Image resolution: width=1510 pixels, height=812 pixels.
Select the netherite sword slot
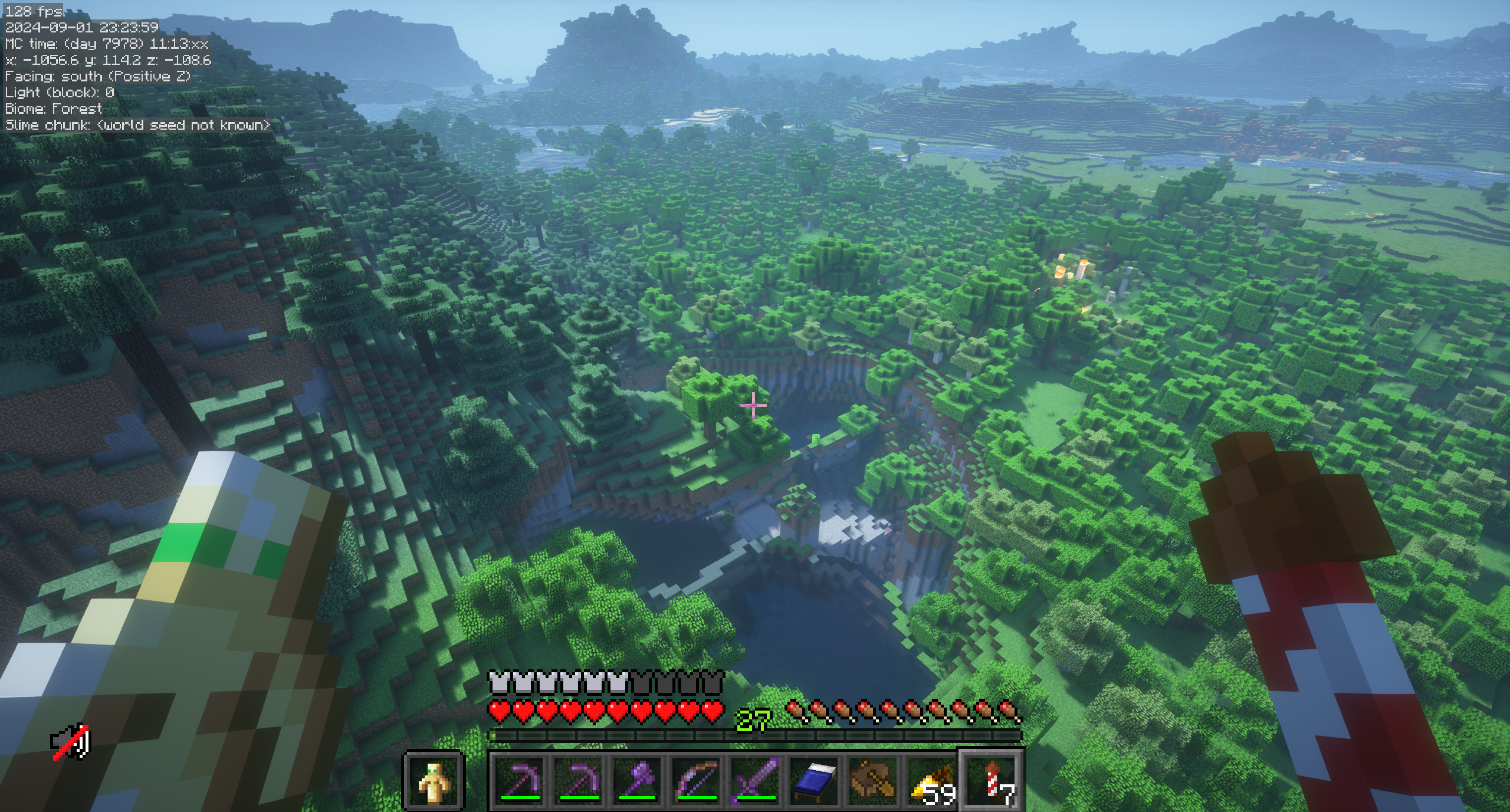756,780
